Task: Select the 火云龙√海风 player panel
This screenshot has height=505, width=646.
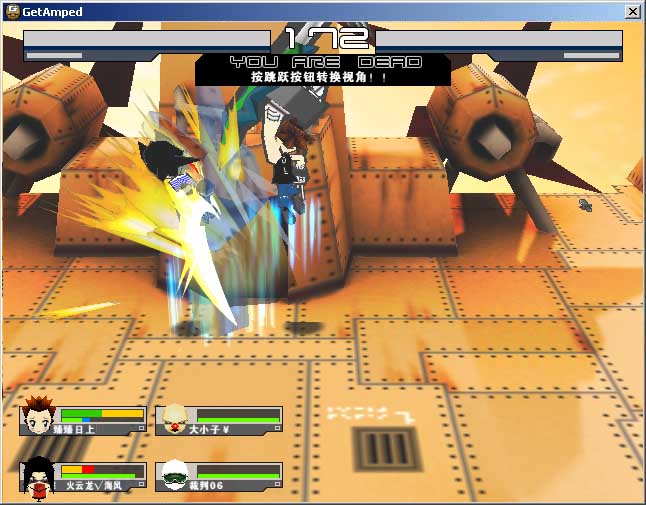Action: (84, 475)
